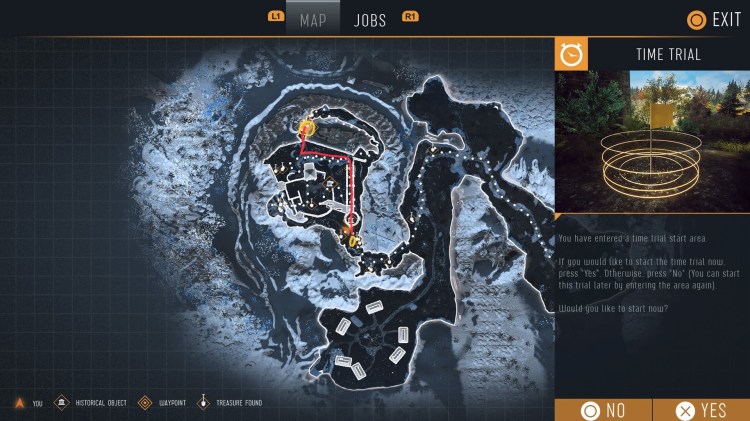750x421 pixels.
Task: Decline the time trial with No
Action: tap(603, 410)
